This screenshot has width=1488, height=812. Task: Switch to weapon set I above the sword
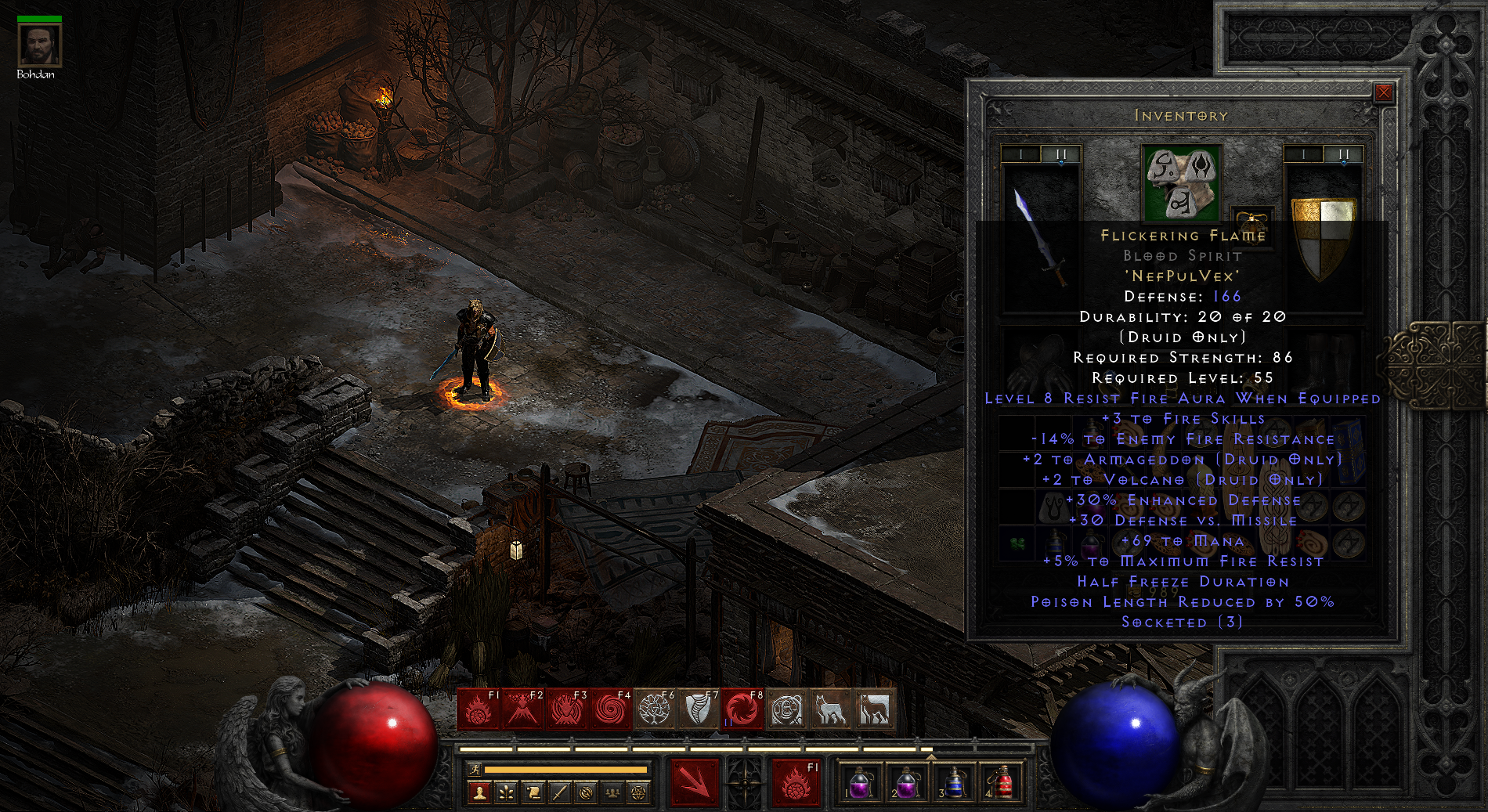(1021, 155)
